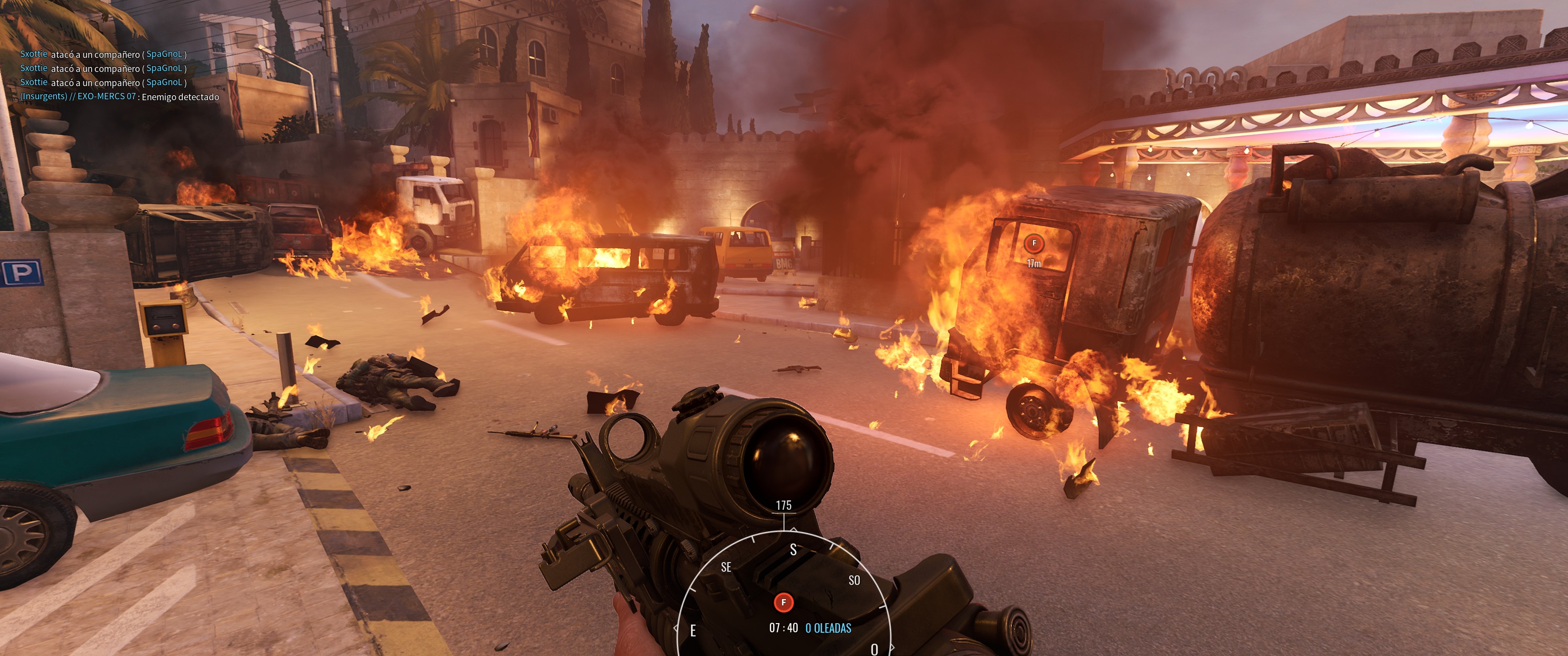Click the compass dial's S heading
The height and width of the screenshot is (656, 1568).
pyautogui.click(x=793, y=549)
